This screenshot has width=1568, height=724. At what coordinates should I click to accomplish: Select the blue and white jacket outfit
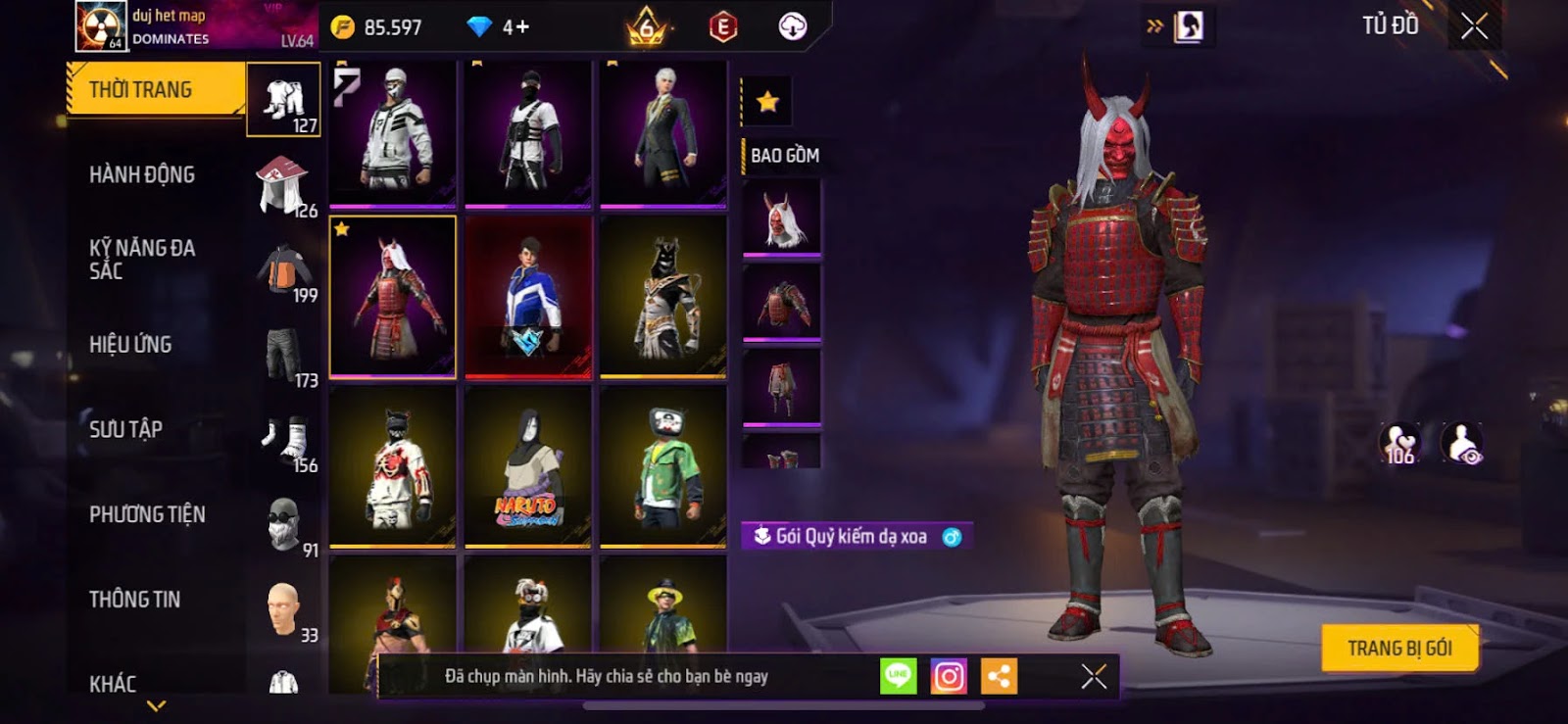[528, 296]
